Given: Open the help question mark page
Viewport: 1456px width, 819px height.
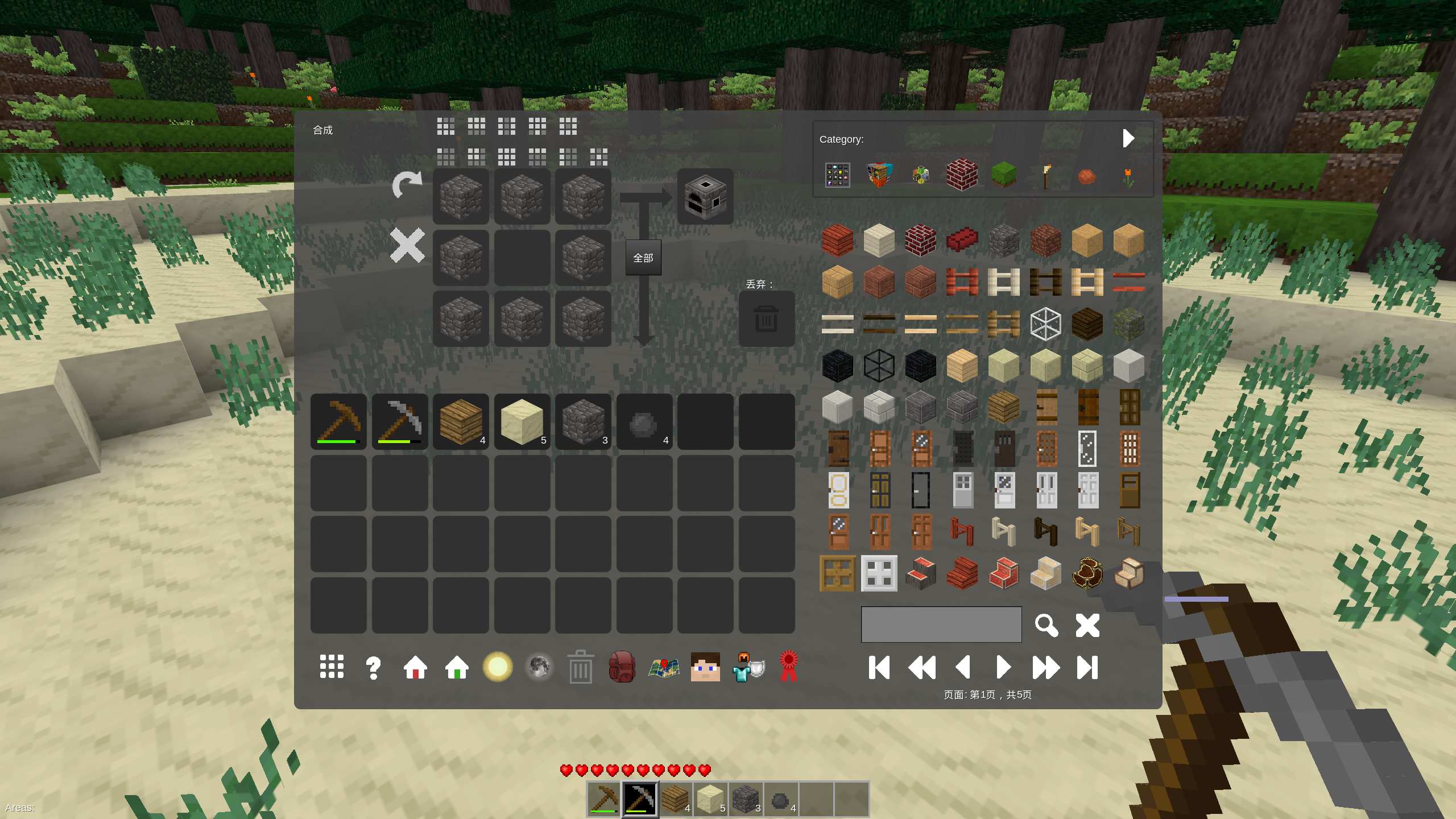Looking at the screenshot, I should (x=373, y=667).
